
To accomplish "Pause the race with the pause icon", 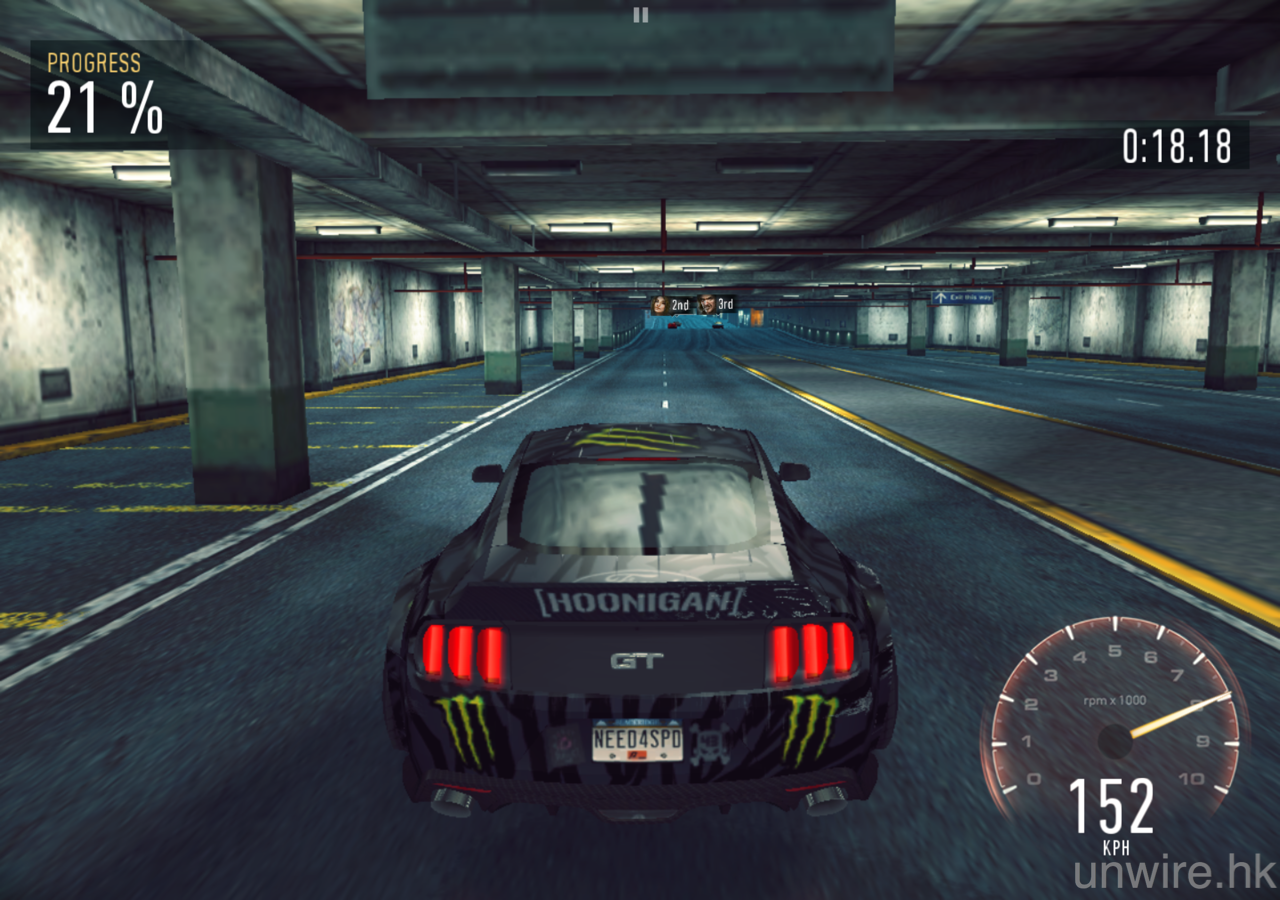I will point(641,15).
